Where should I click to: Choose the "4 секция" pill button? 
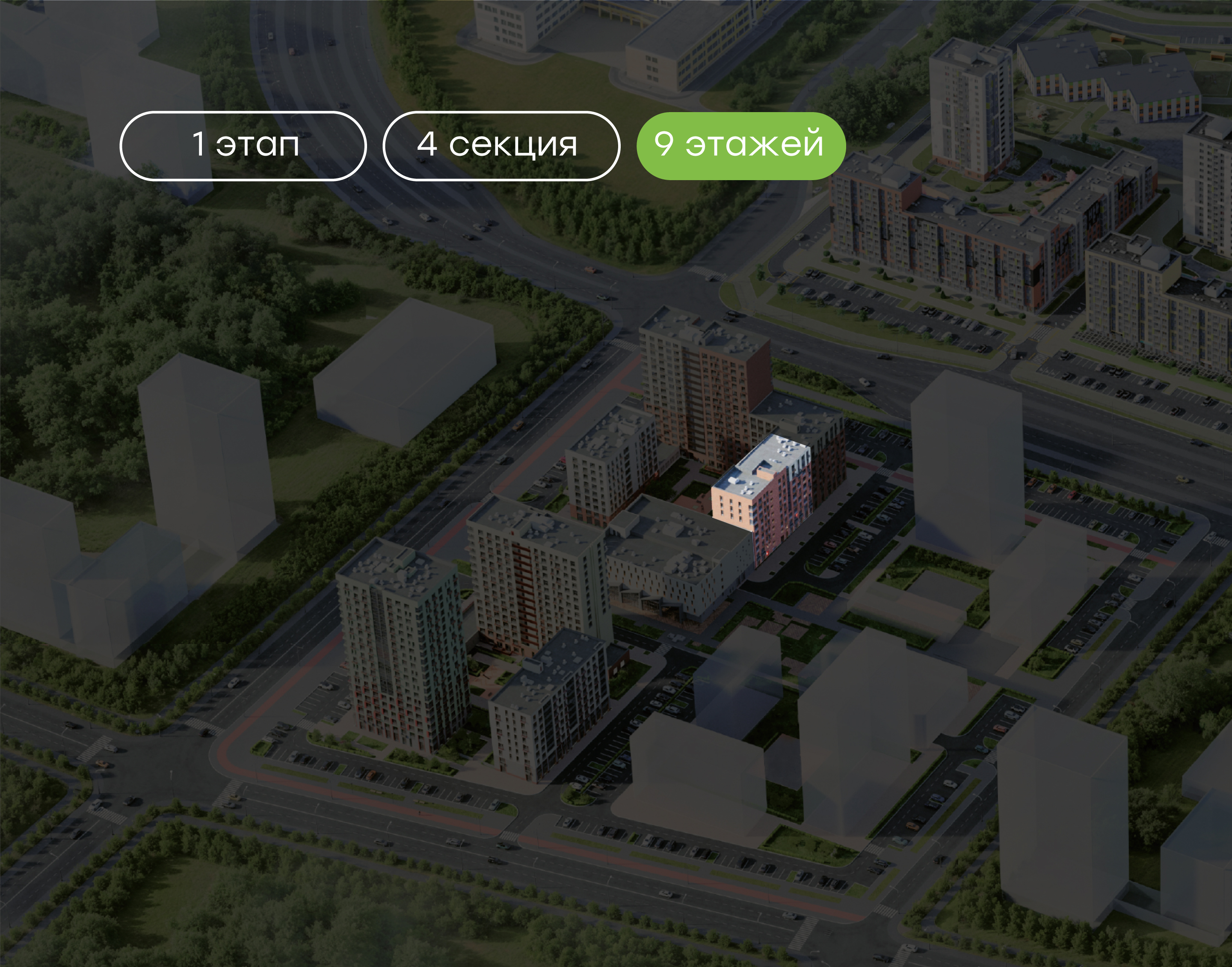(x=501, y=145)
